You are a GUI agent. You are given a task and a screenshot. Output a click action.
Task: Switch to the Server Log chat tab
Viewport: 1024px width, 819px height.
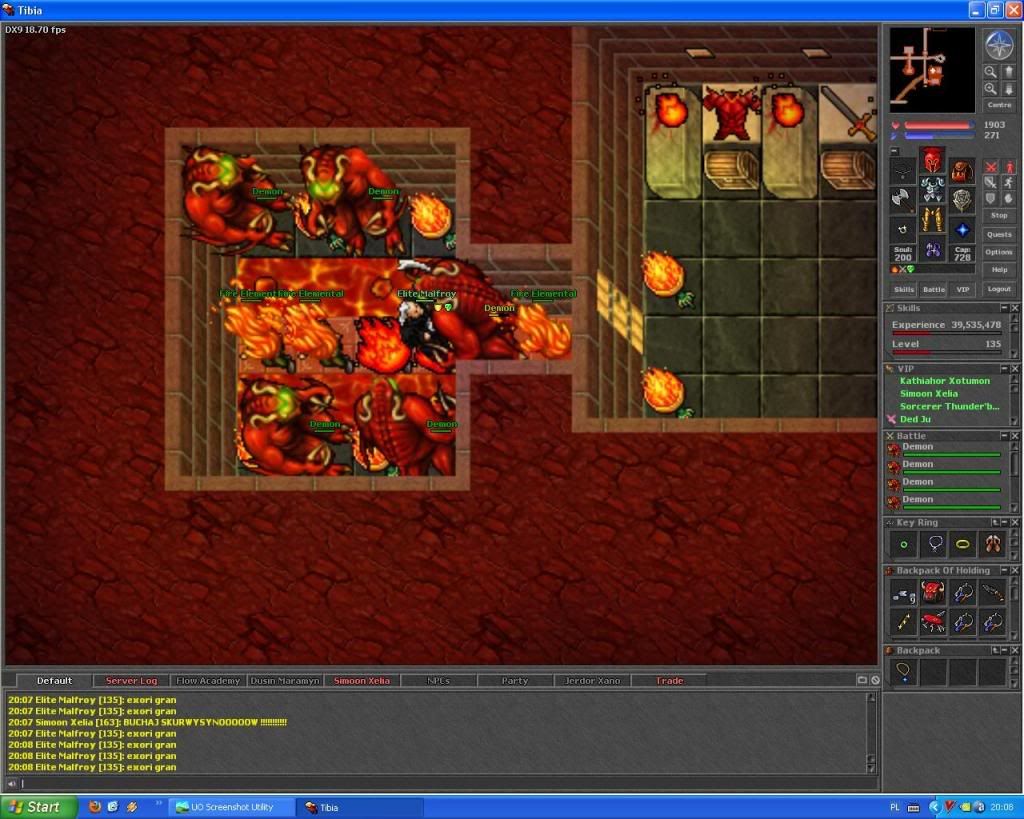click(131, 681)
